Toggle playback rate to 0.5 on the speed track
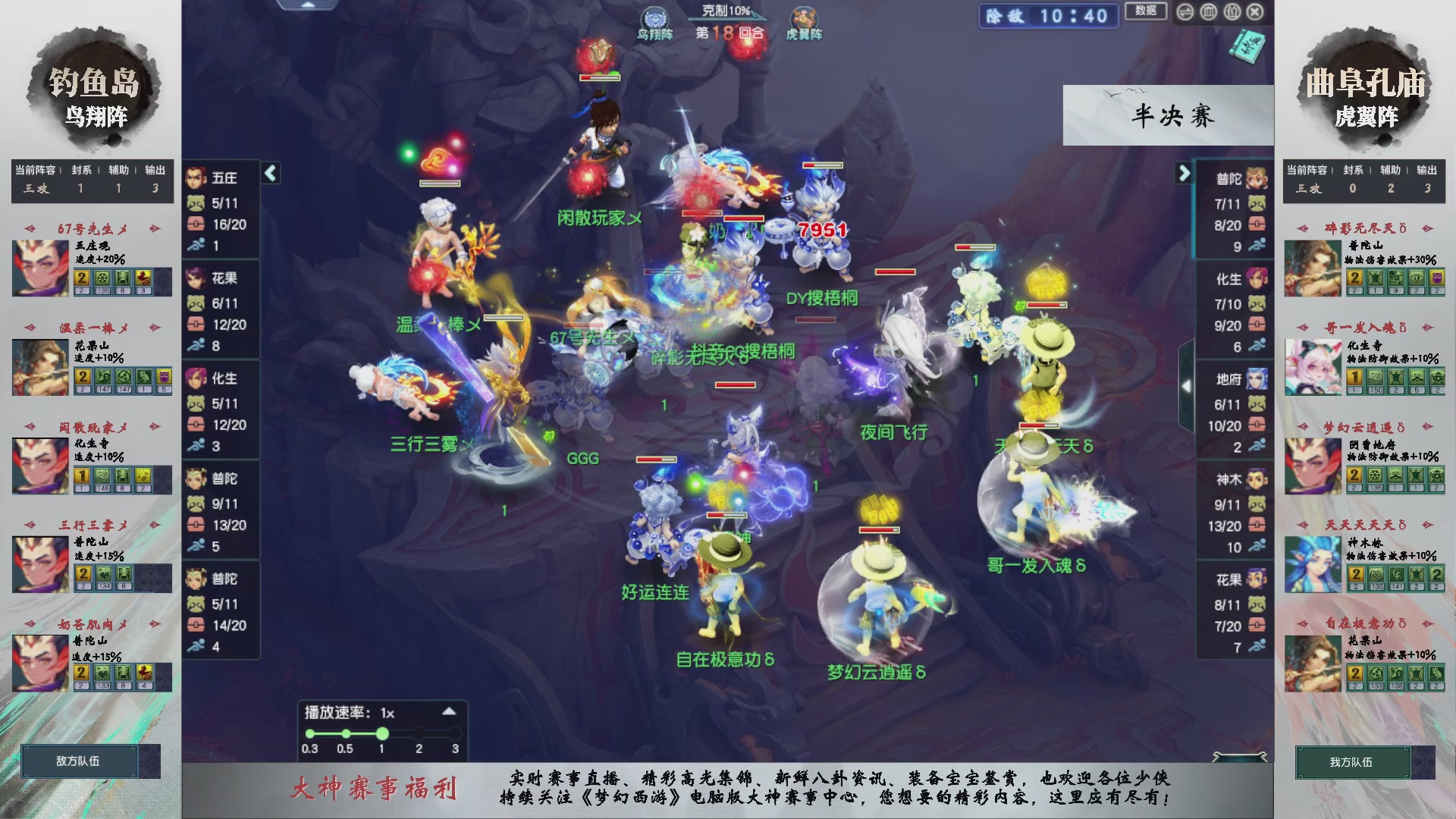This screenshot has height=819, width=1456. [x=346, y=733]
